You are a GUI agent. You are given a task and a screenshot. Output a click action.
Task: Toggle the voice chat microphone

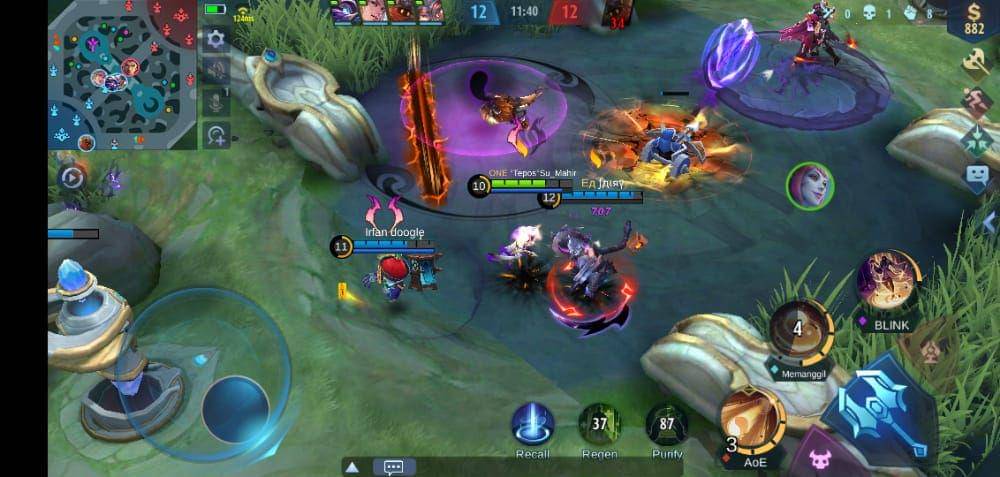[215, 102]
